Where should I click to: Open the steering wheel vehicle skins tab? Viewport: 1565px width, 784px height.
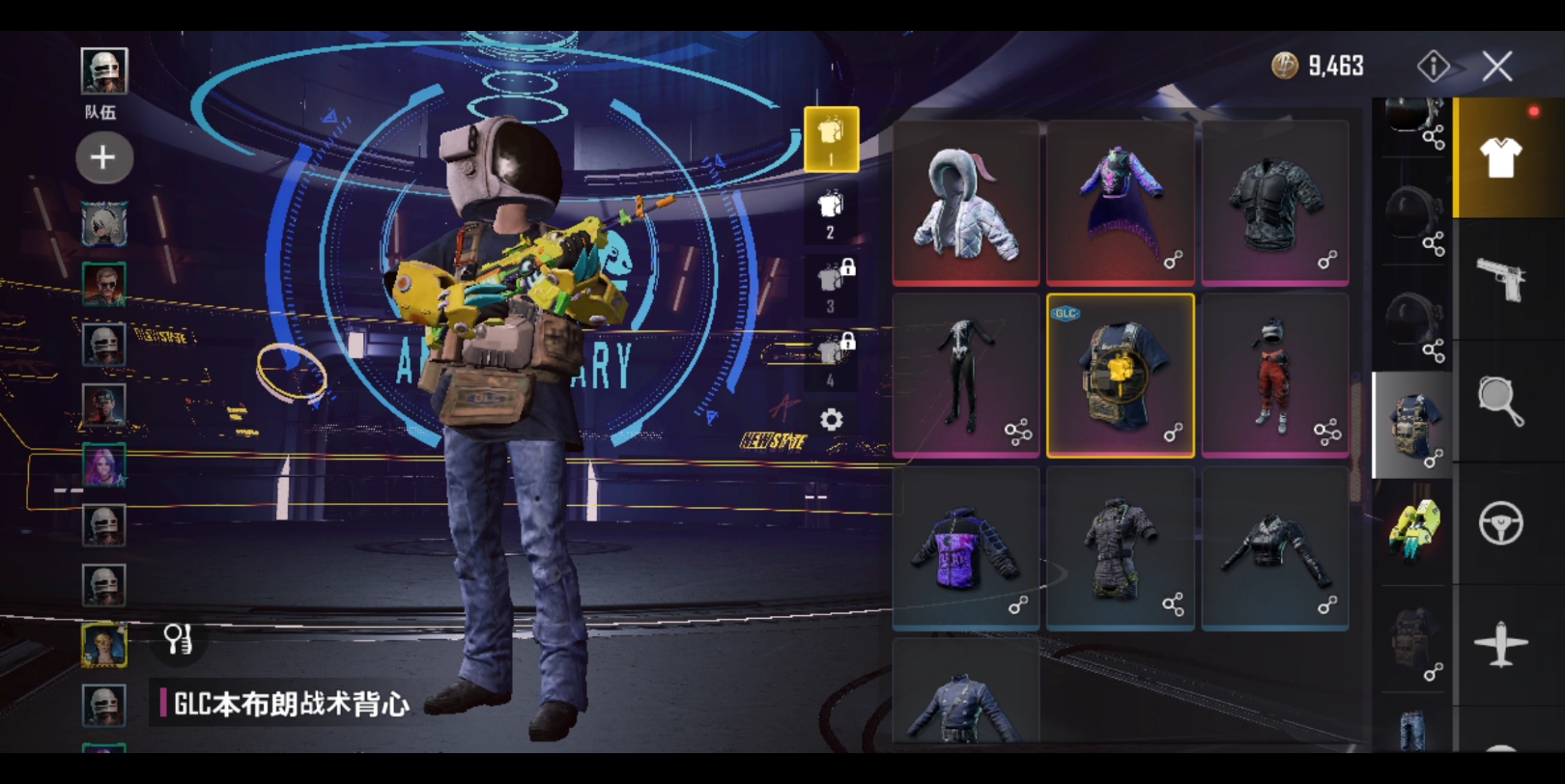[1500, 523]
